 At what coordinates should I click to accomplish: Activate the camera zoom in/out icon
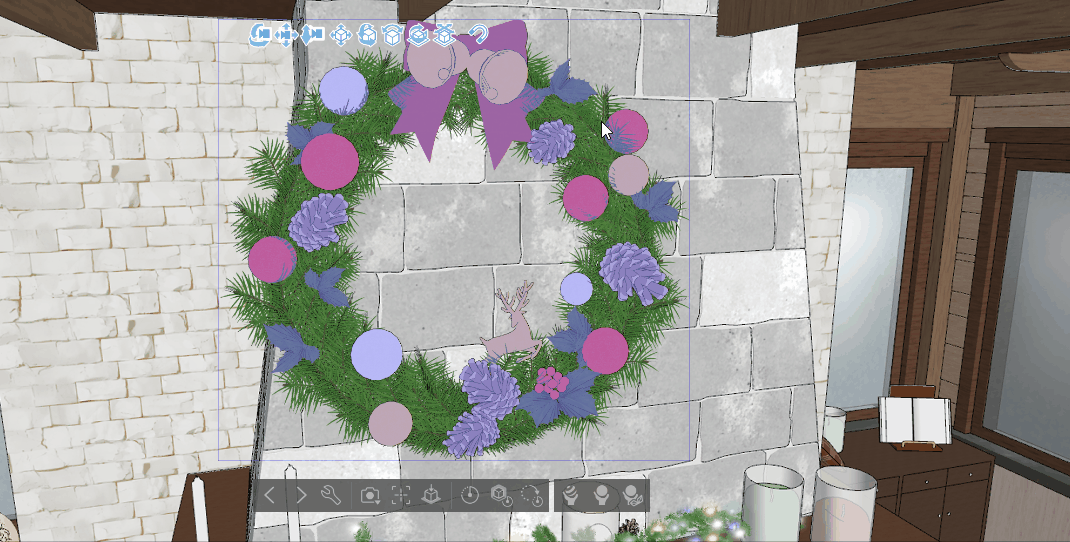click(313, 35)
